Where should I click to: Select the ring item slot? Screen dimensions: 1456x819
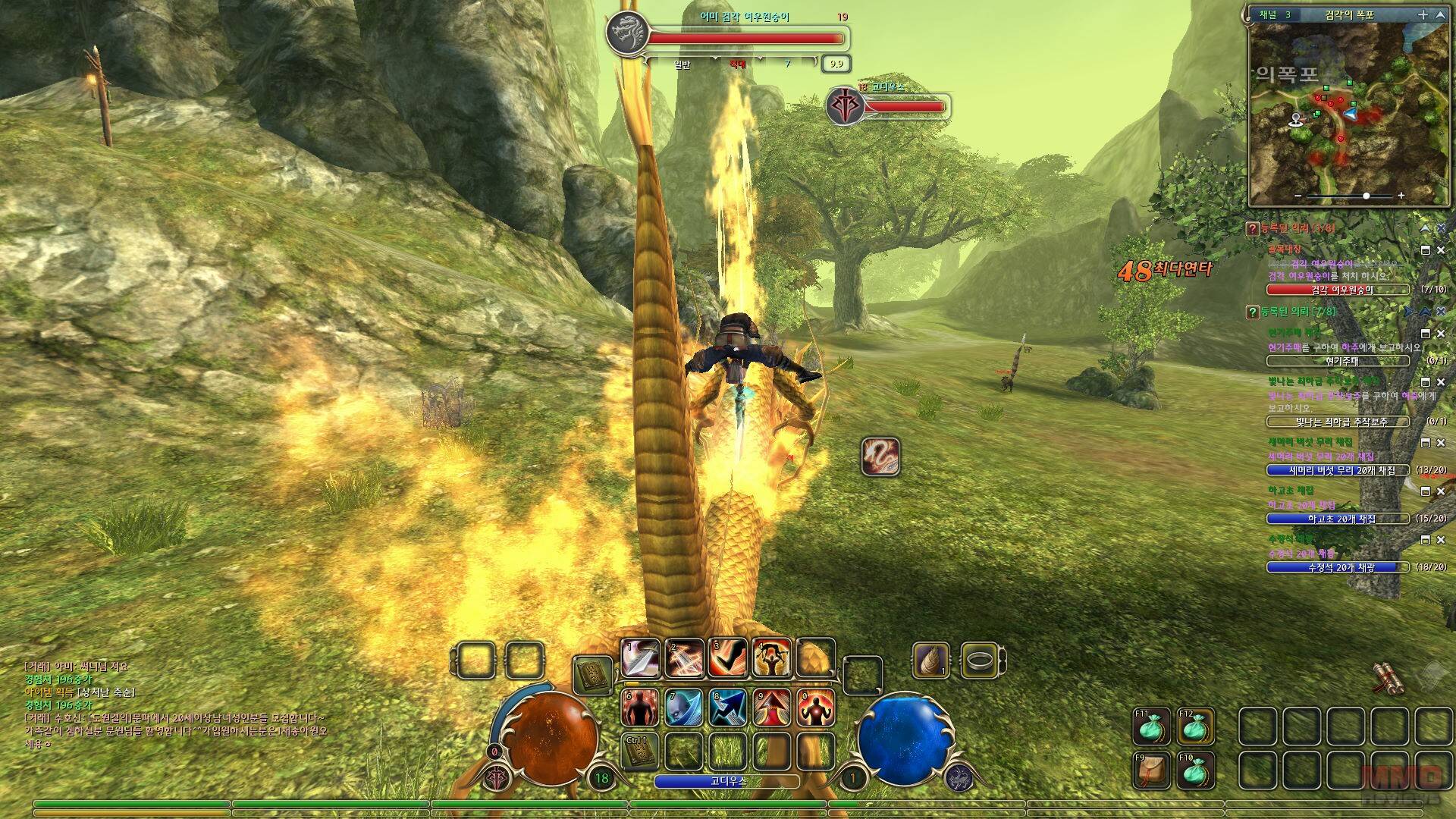pyautogui.click(x=979, y=661)
